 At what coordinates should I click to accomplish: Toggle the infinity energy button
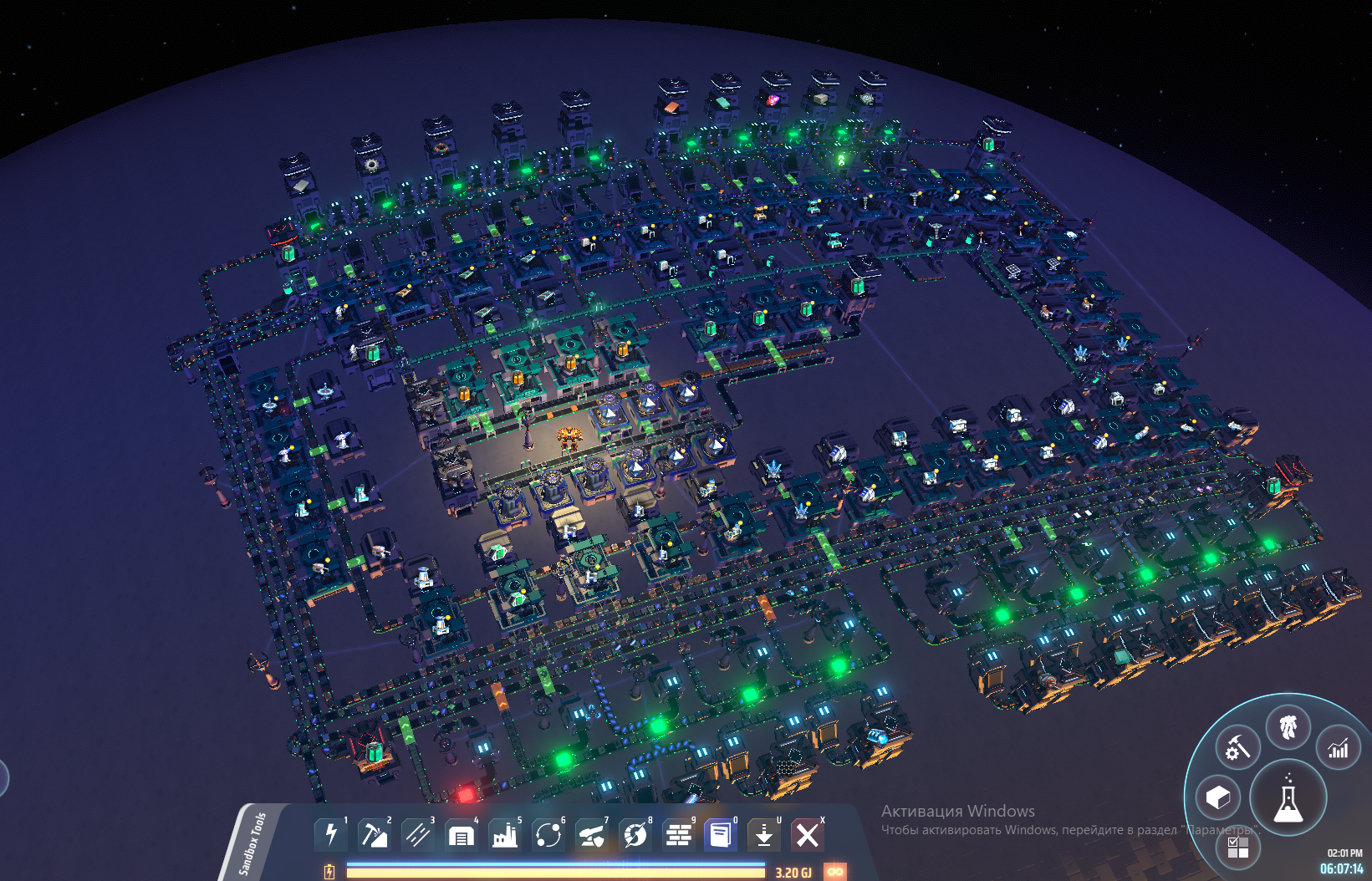click(x=834, y=872)
